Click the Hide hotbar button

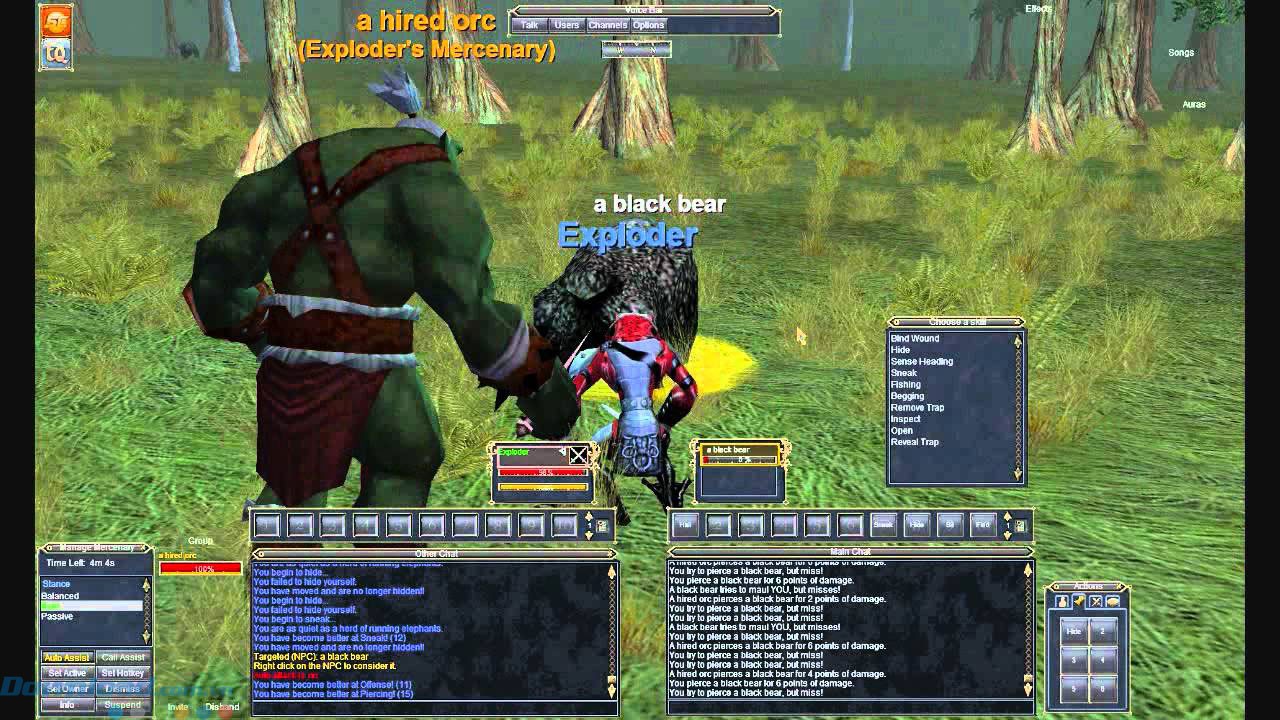coord(916,524)
